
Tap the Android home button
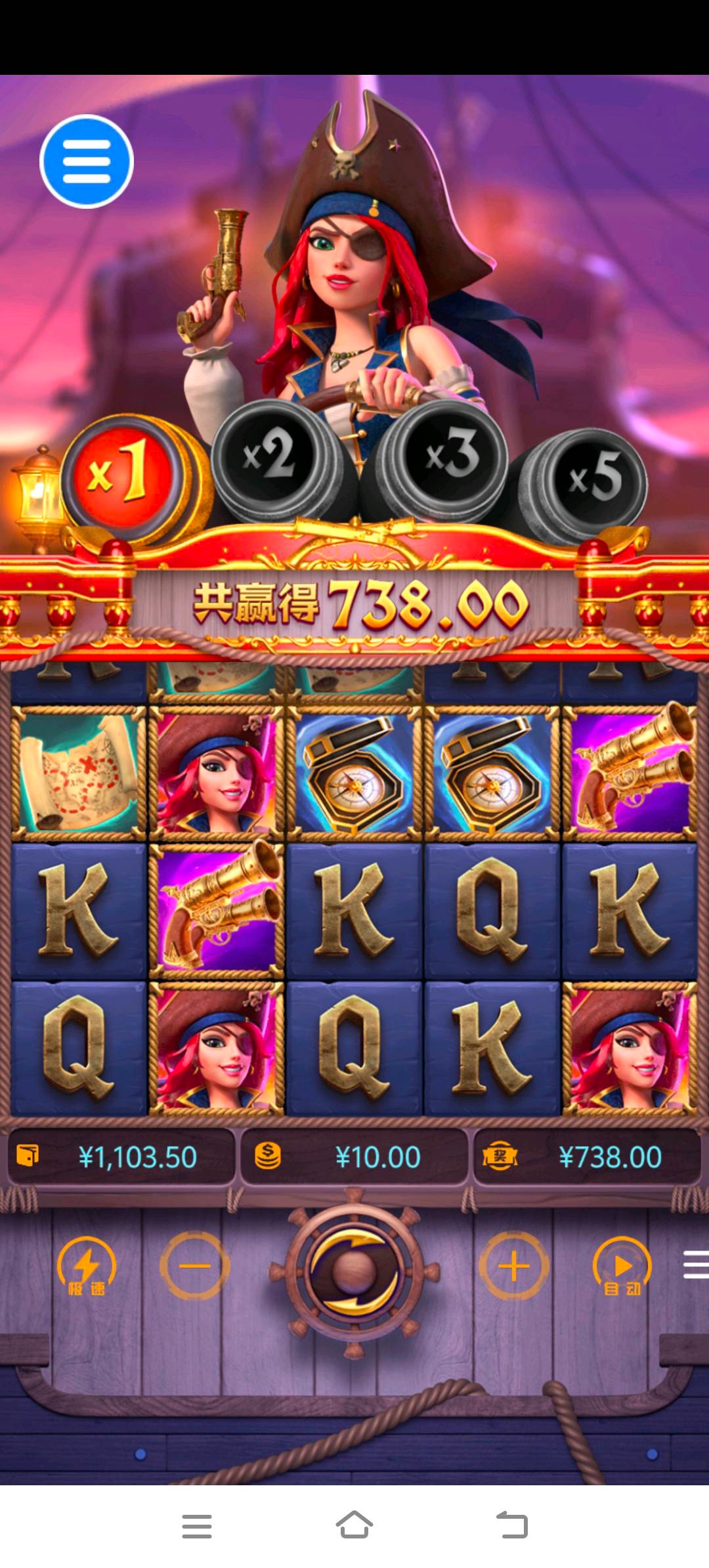click(x=354, y=1525)
